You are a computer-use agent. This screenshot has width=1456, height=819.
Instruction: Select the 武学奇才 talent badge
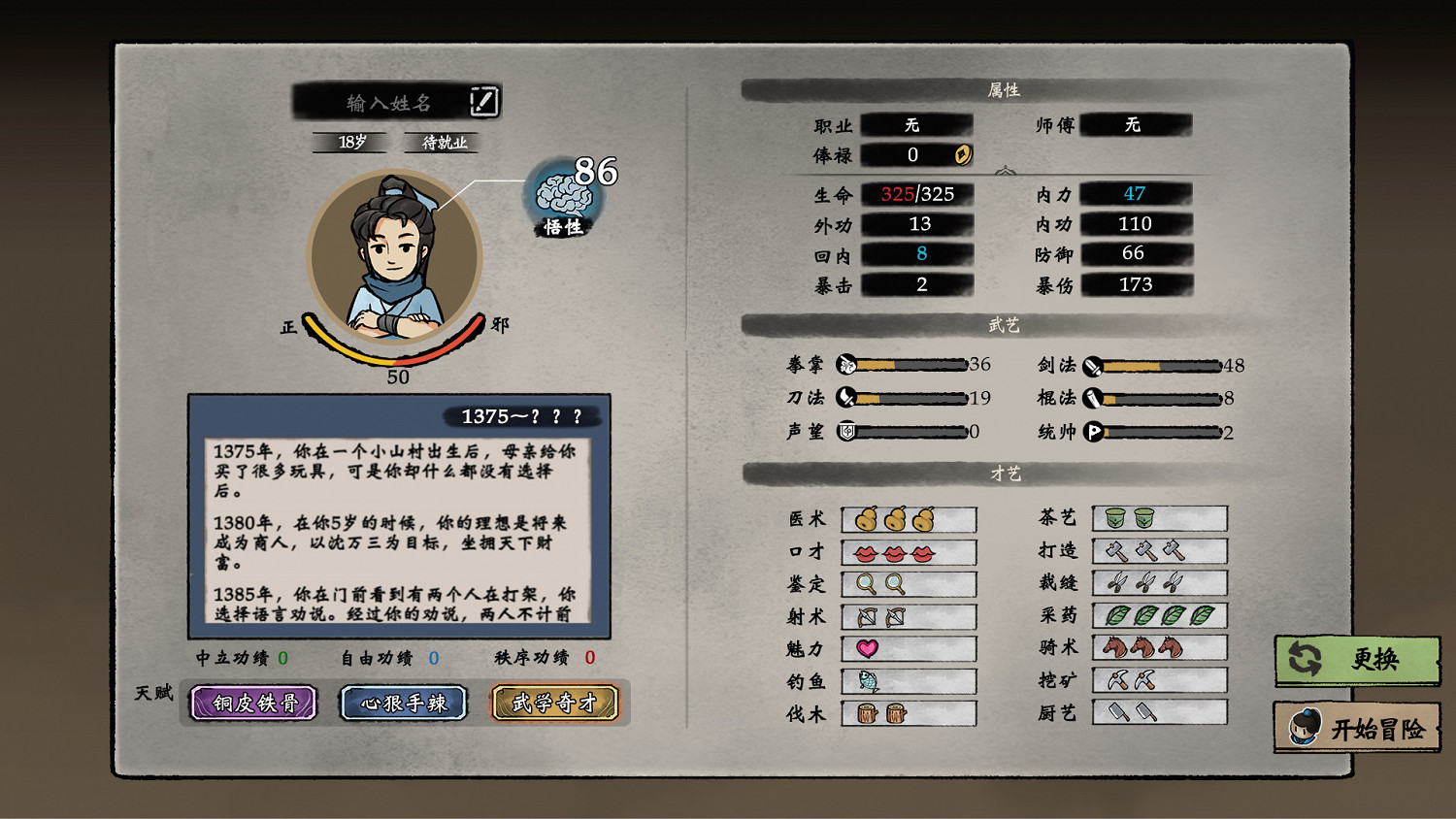pos(555,703)
